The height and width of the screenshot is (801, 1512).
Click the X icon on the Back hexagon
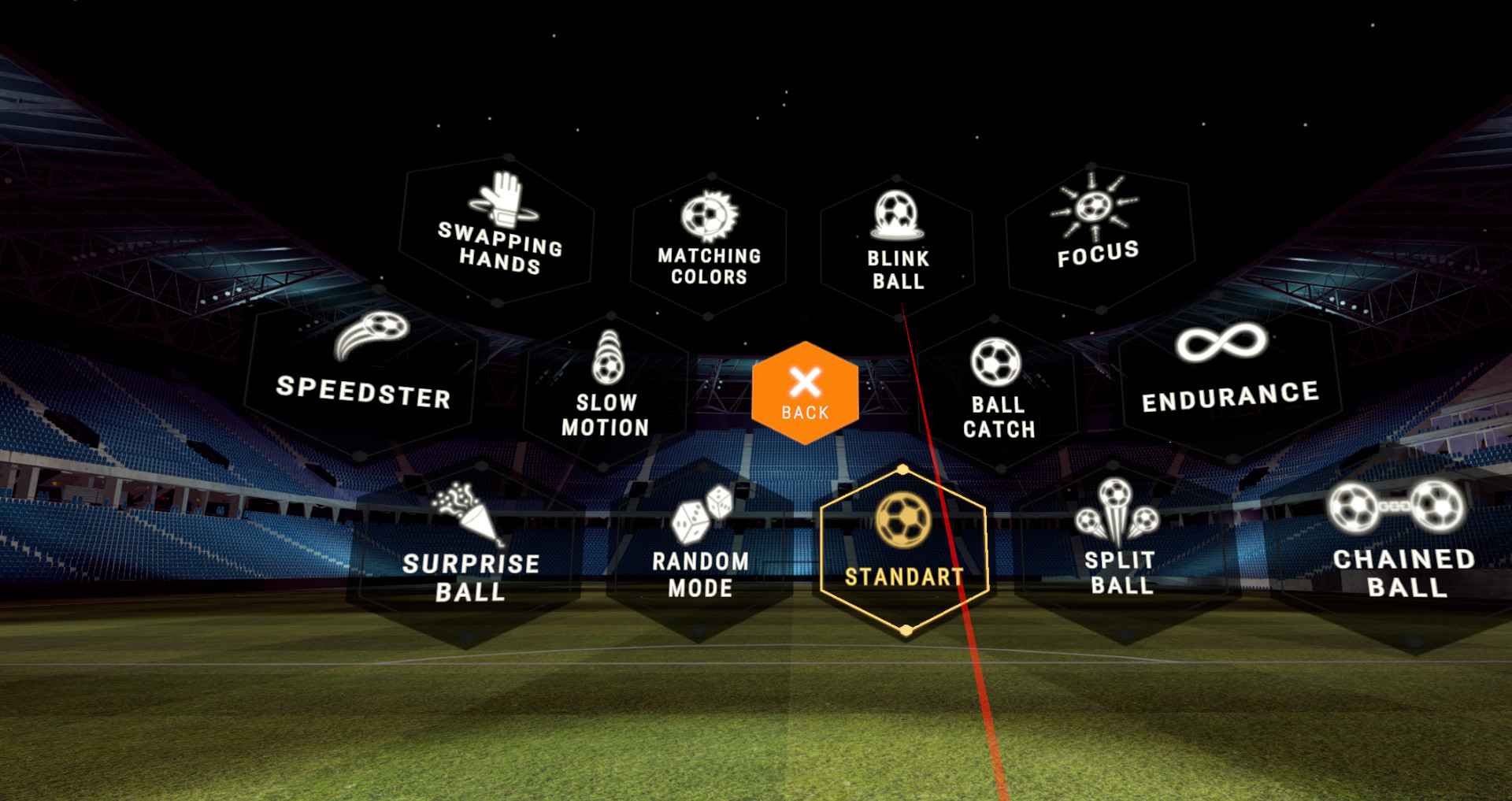(x=805, y=380)
